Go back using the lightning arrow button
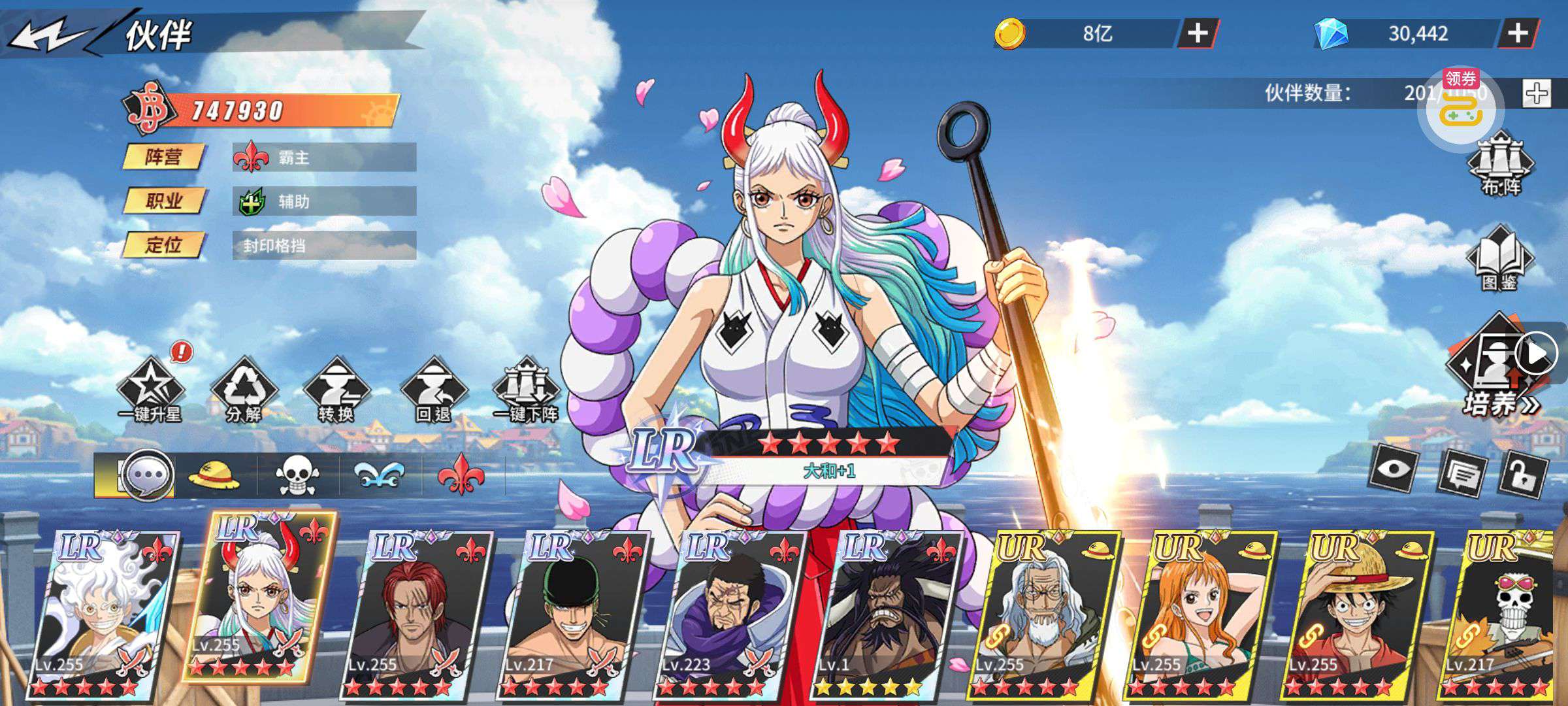 (x=49, y=35)
